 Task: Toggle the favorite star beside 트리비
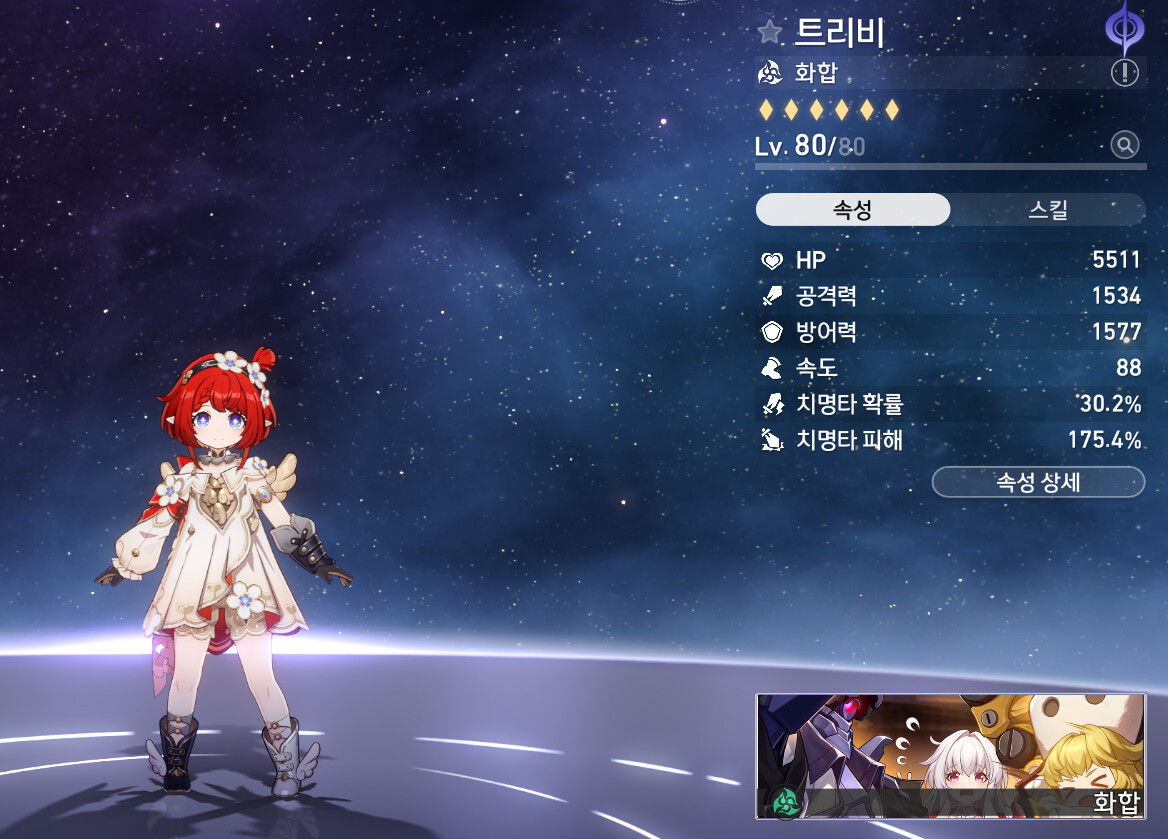(769, 32)
